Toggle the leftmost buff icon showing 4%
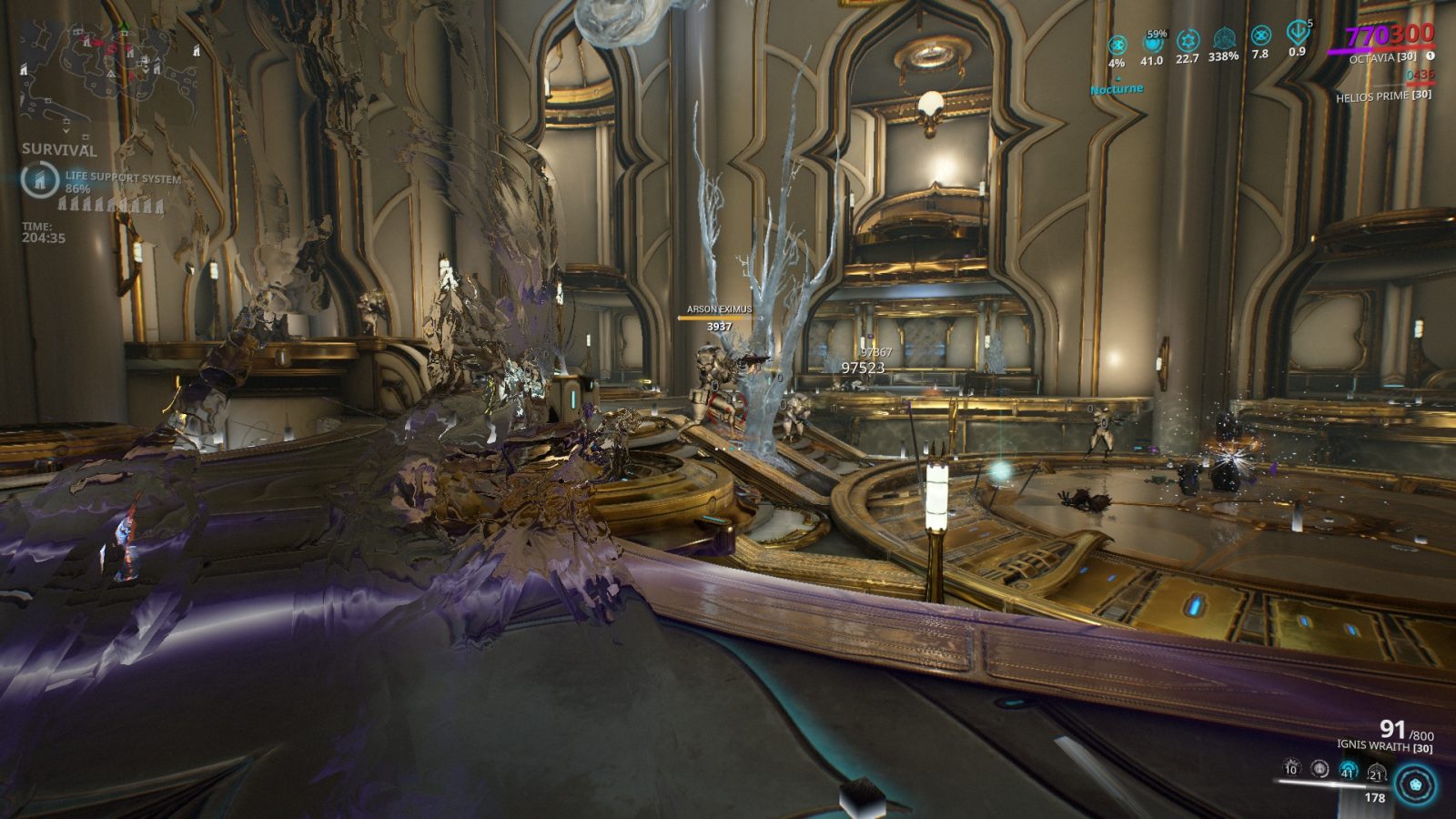 [x=1117, y=44]
